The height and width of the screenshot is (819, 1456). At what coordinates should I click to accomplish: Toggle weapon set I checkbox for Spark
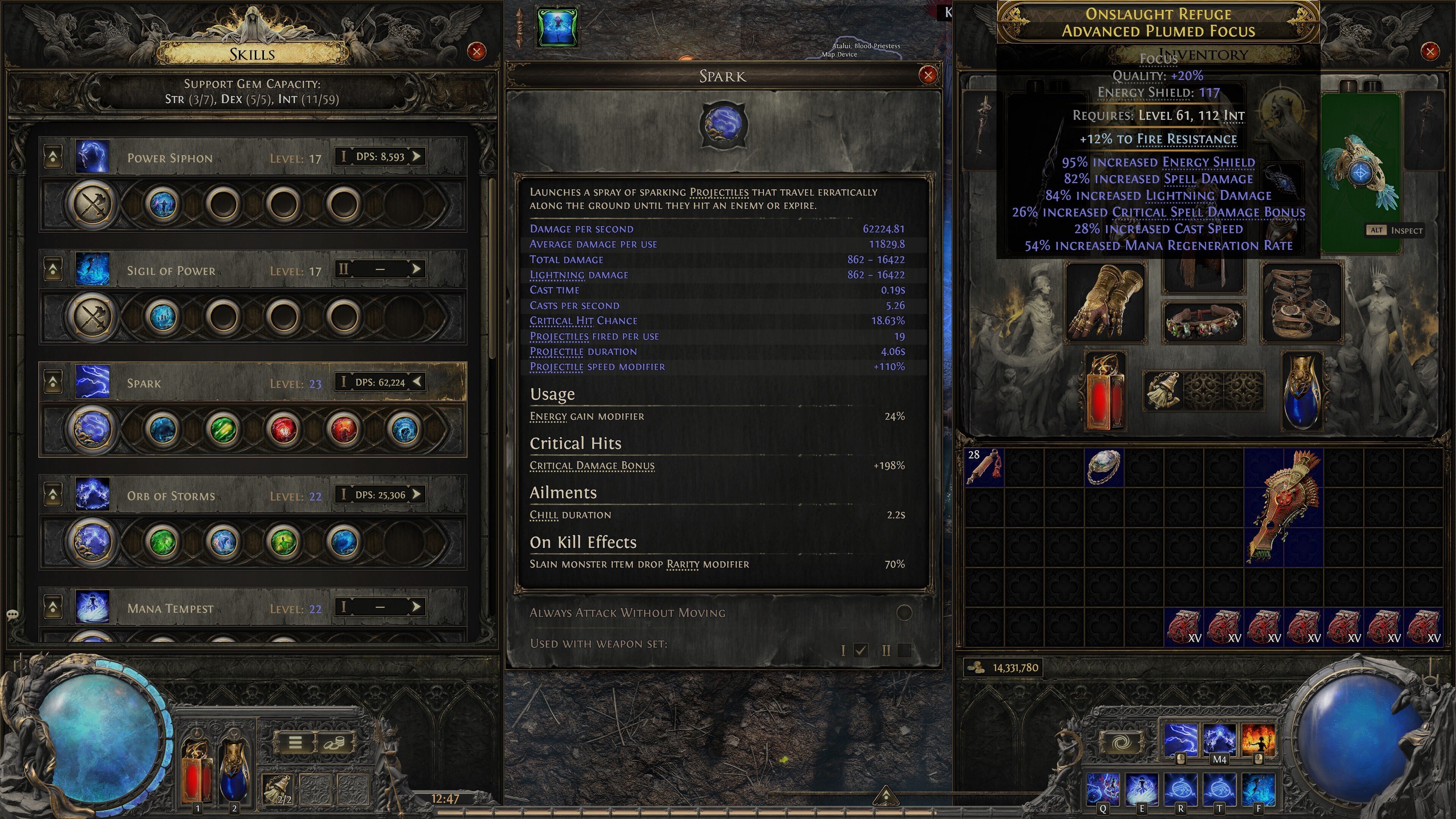point(860,651)
